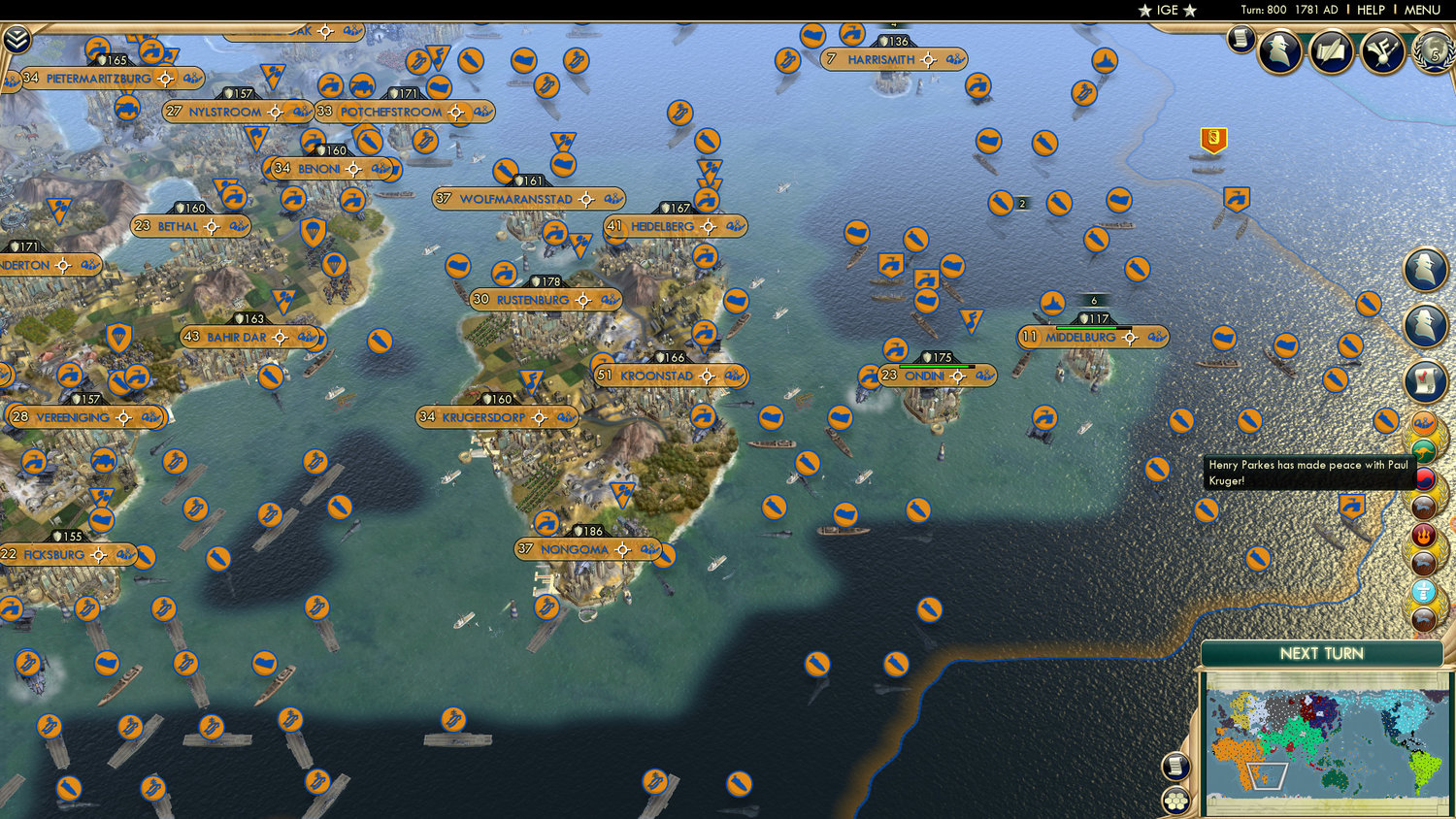Open the MENU in the top bar
The width and height of the screenshot is (1456, 819).
pyautogui.click(x=1420, y=10)
